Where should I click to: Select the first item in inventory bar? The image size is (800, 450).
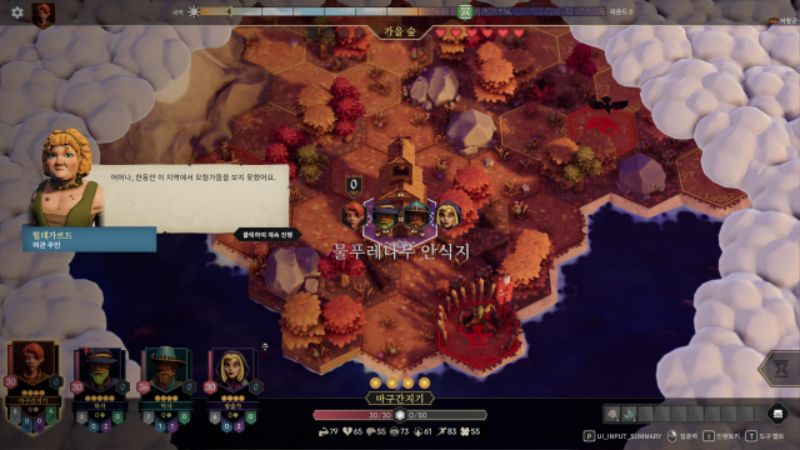[612, 413]
